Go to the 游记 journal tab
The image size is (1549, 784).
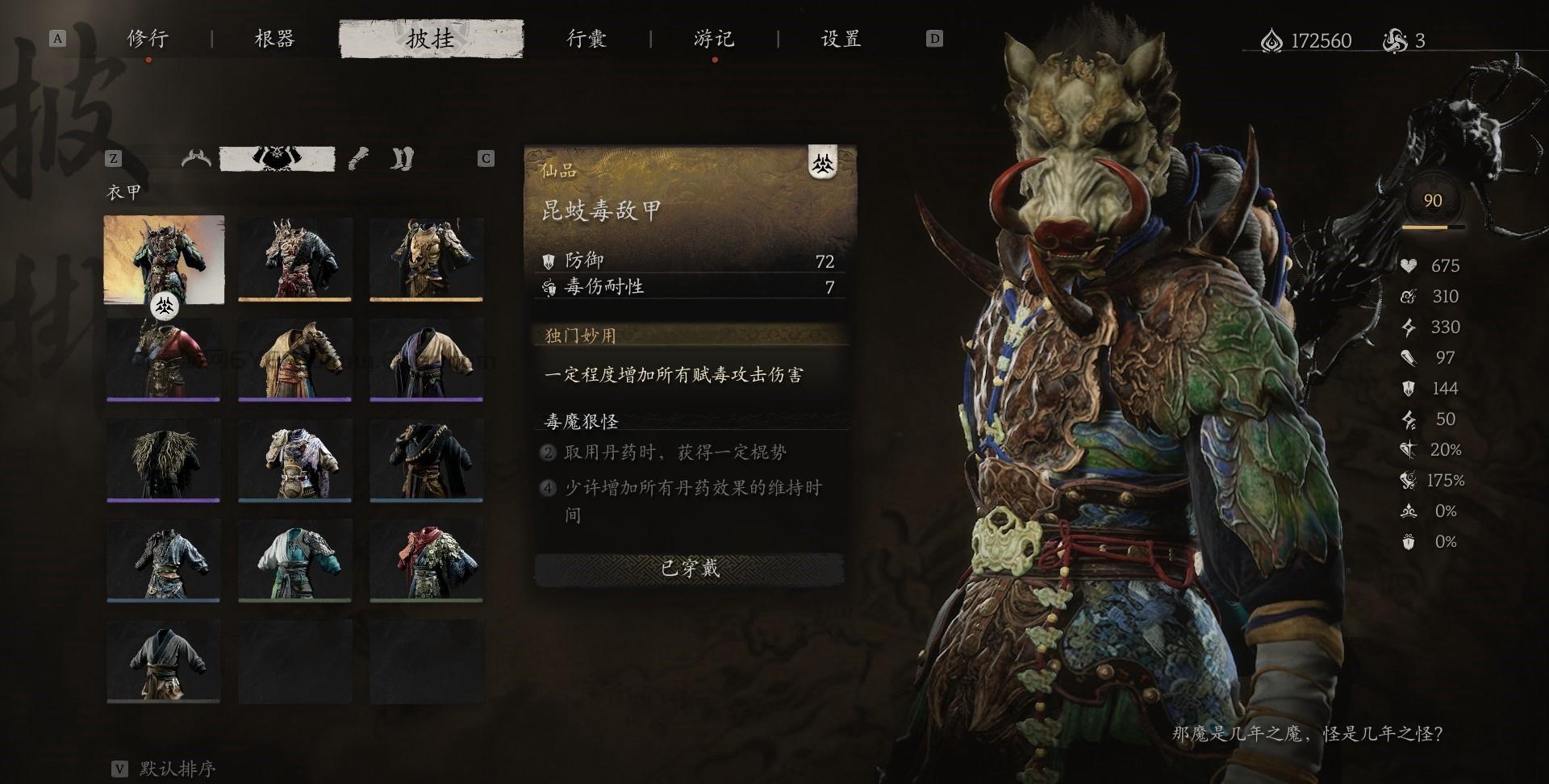tap(713, 39)
